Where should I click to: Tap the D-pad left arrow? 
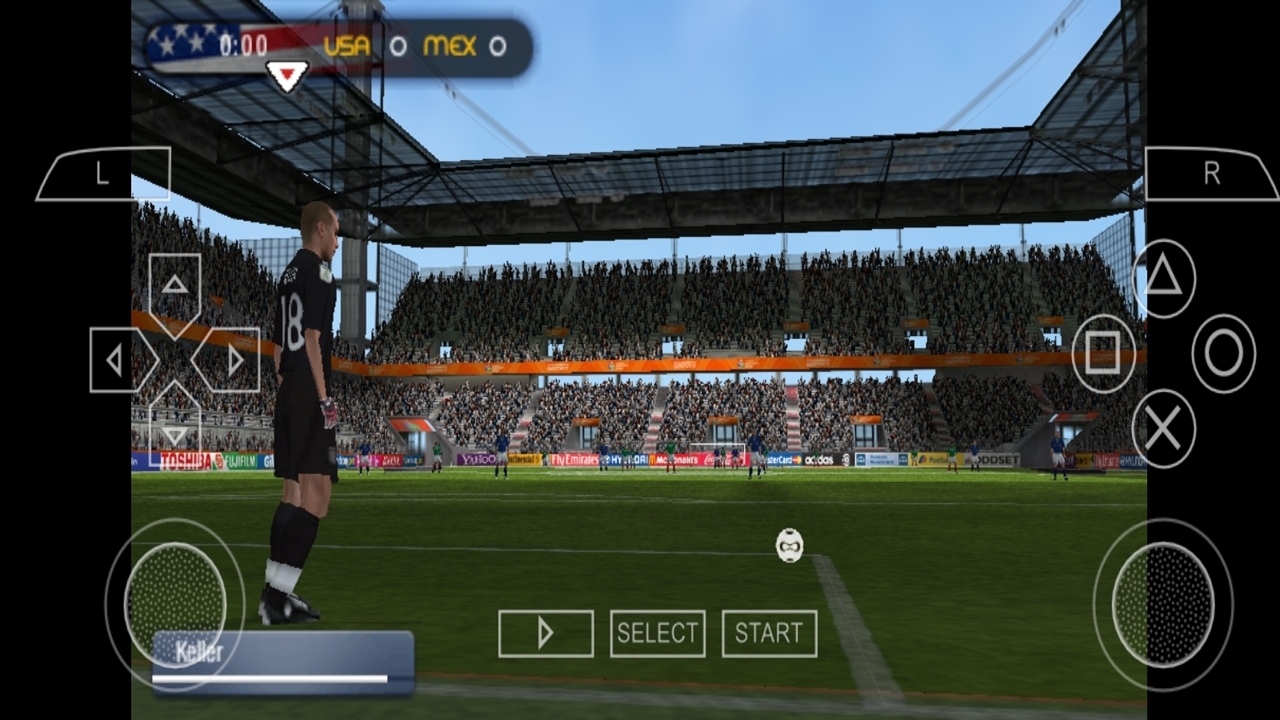(x=118, y=360)
